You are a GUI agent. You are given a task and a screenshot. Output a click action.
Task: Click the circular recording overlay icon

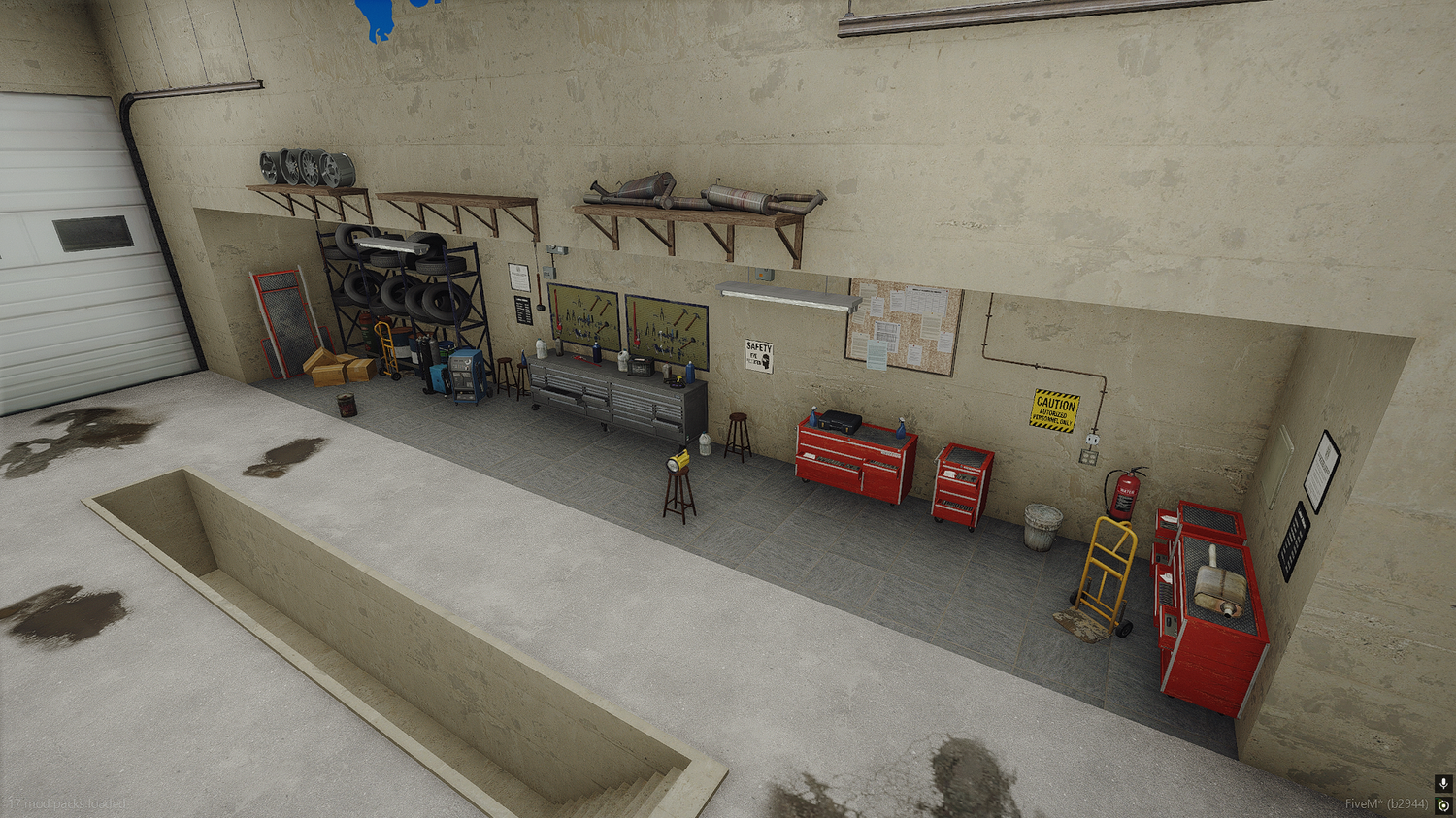(1443, 805)
